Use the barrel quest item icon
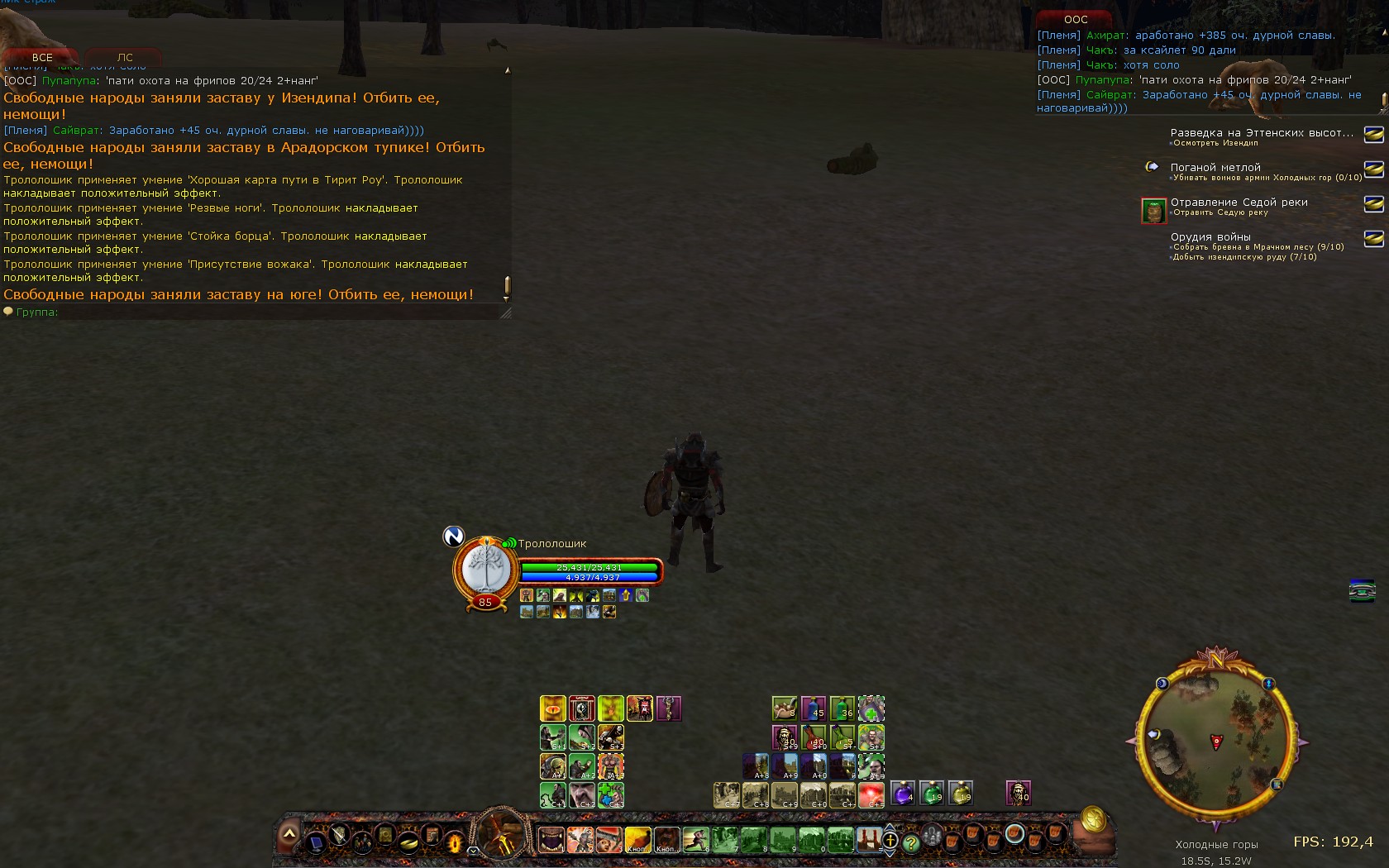This screenshot has height=868, width=1389. pyautogui.click(x=1153, y=211)
